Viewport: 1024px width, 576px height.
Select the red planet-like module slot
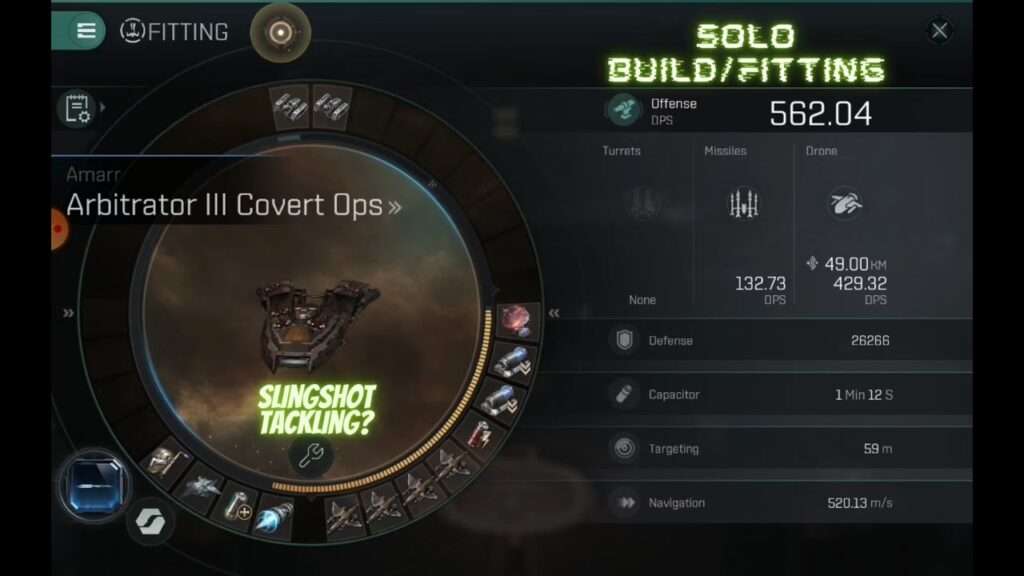tap(517, 321)
